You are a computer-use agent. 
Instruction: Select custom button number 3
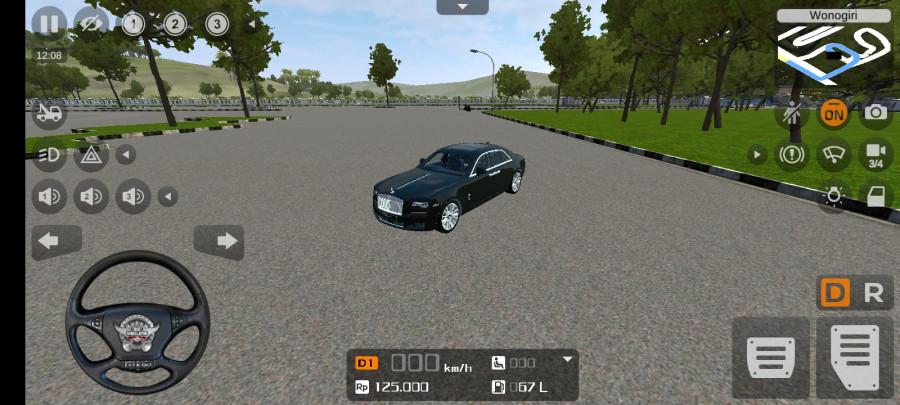click(x=216, y=23)
